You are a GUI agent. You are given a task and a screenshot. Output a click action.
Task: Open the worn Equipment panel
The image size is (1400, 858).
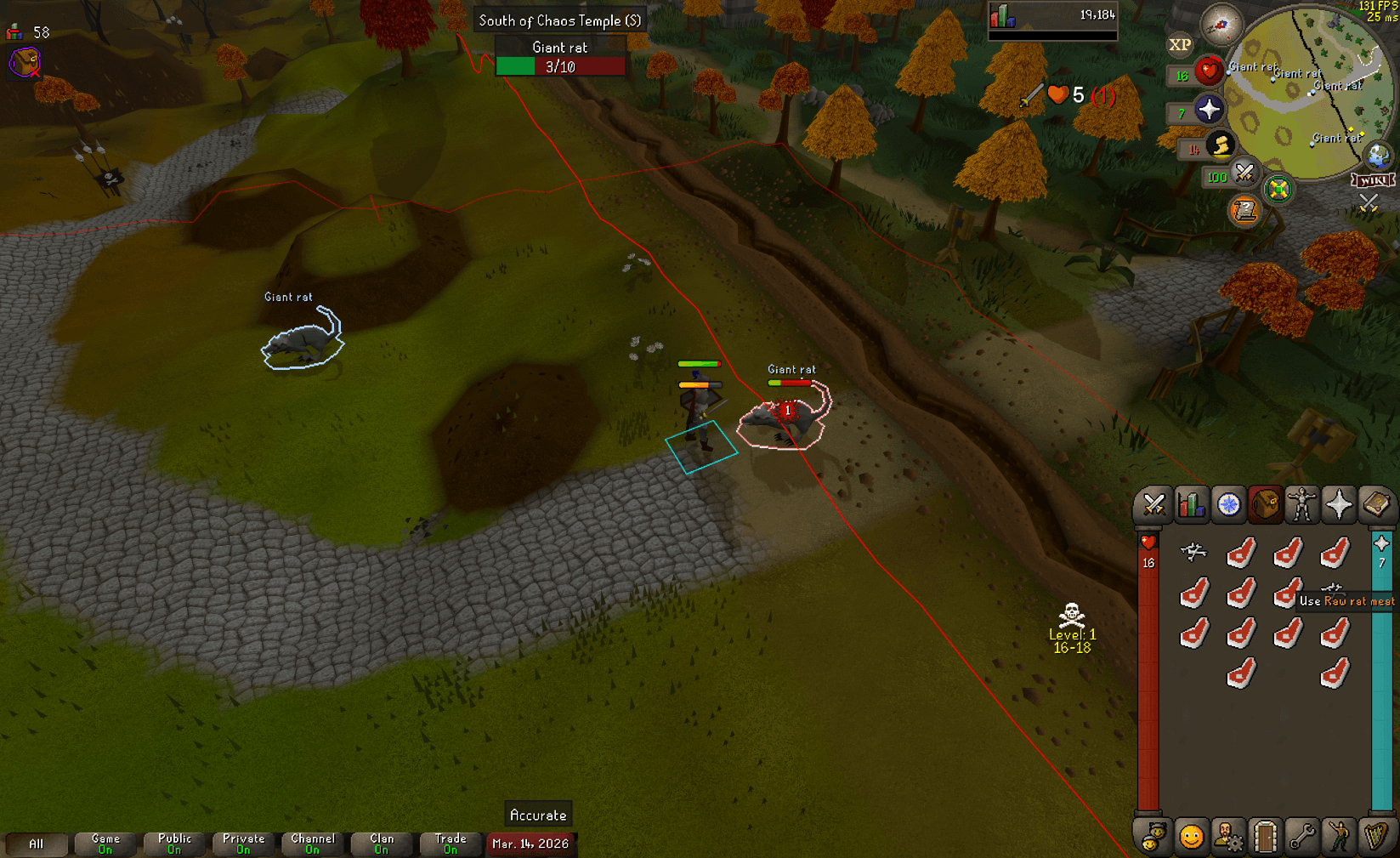click(x=1301, y=503)
